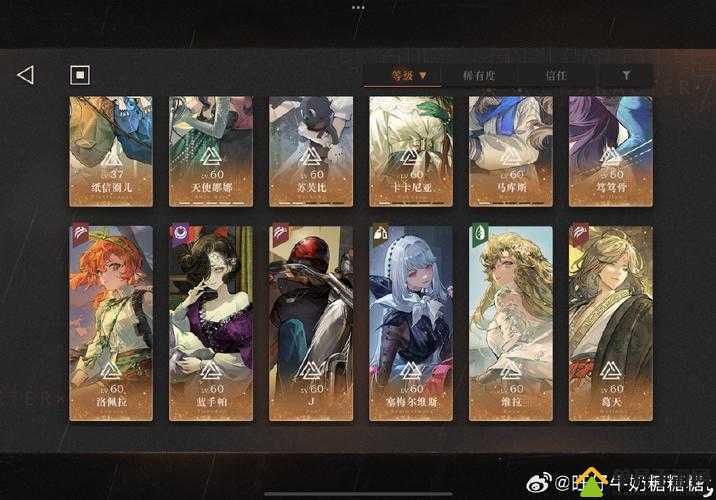Switch sorting to 稀有度 (rarity)
Viewport: 716px width, 500px height.
[x=478, y=75]
